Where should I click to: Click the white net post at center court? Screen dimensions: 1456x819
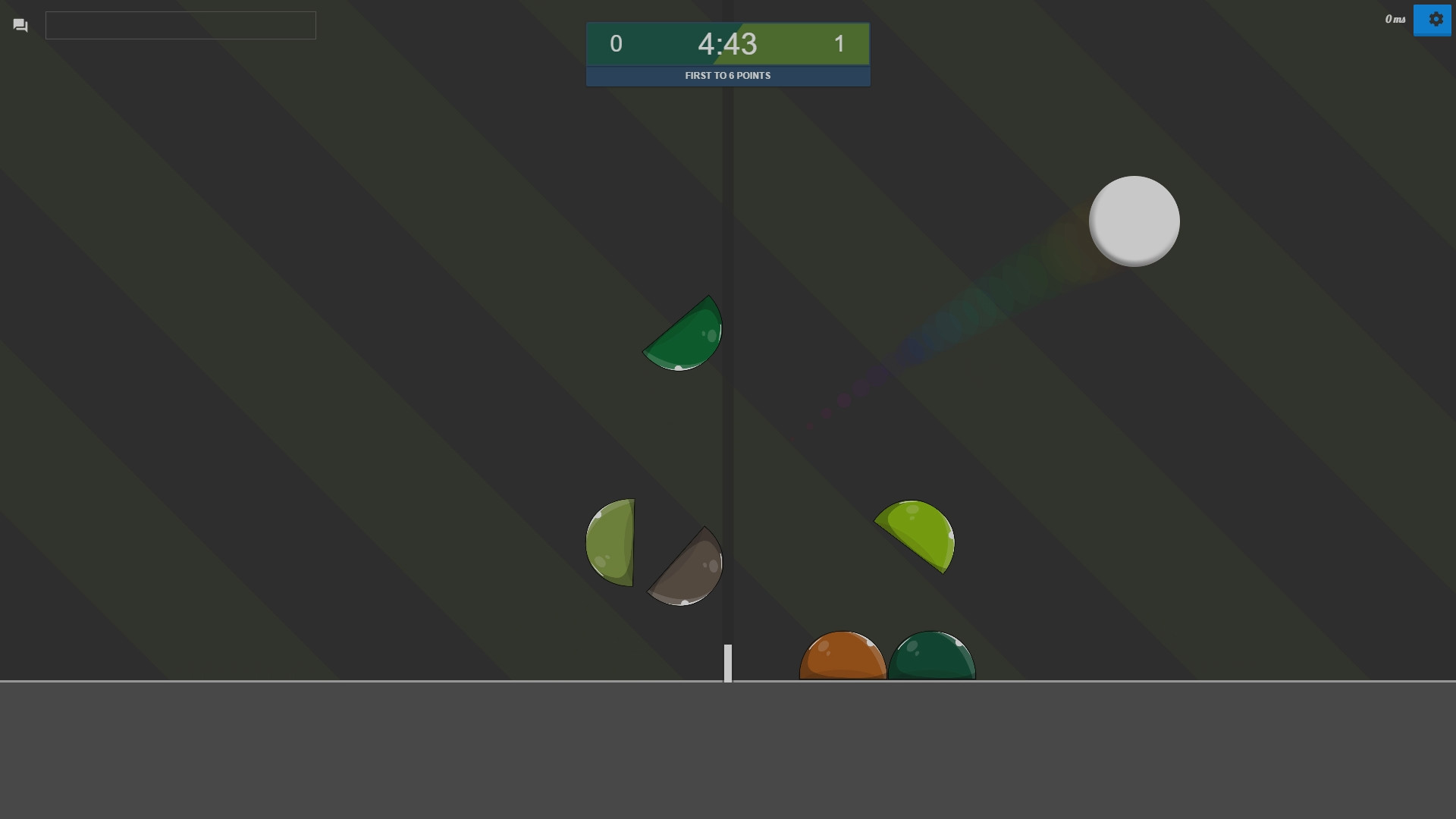[728, 662]
